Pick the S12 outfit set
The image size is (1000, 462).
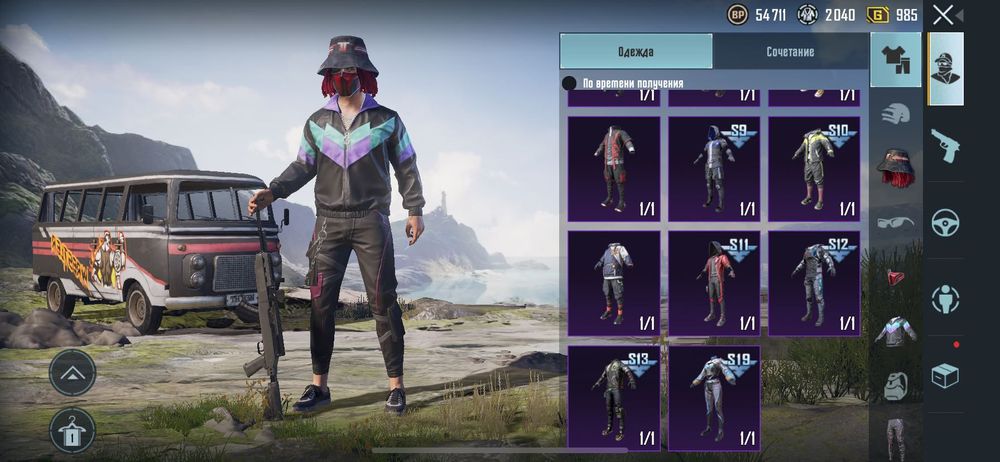pos(813,283)
